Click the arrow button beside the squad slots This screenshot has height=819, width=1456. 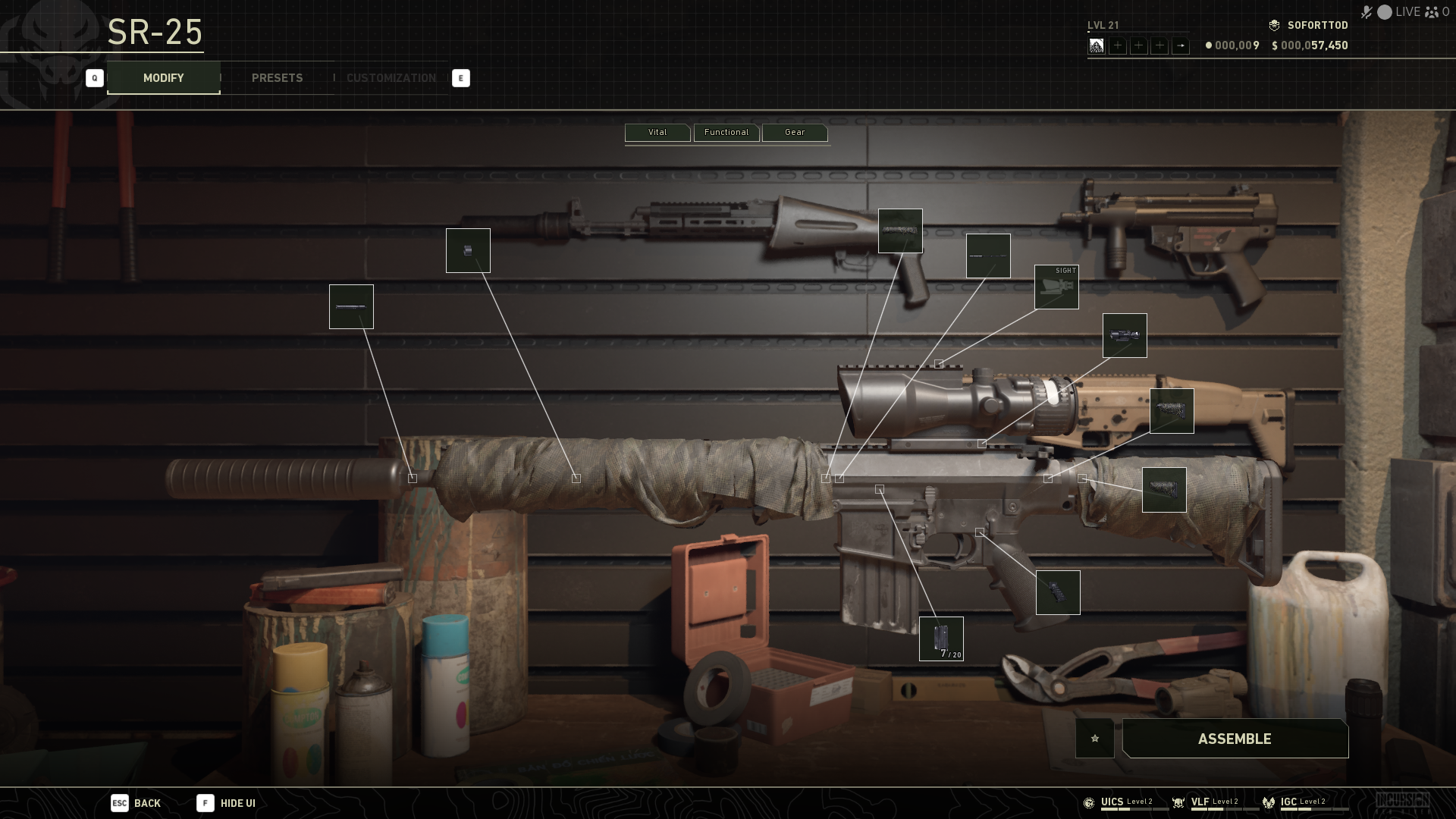tap(1181, 46)
